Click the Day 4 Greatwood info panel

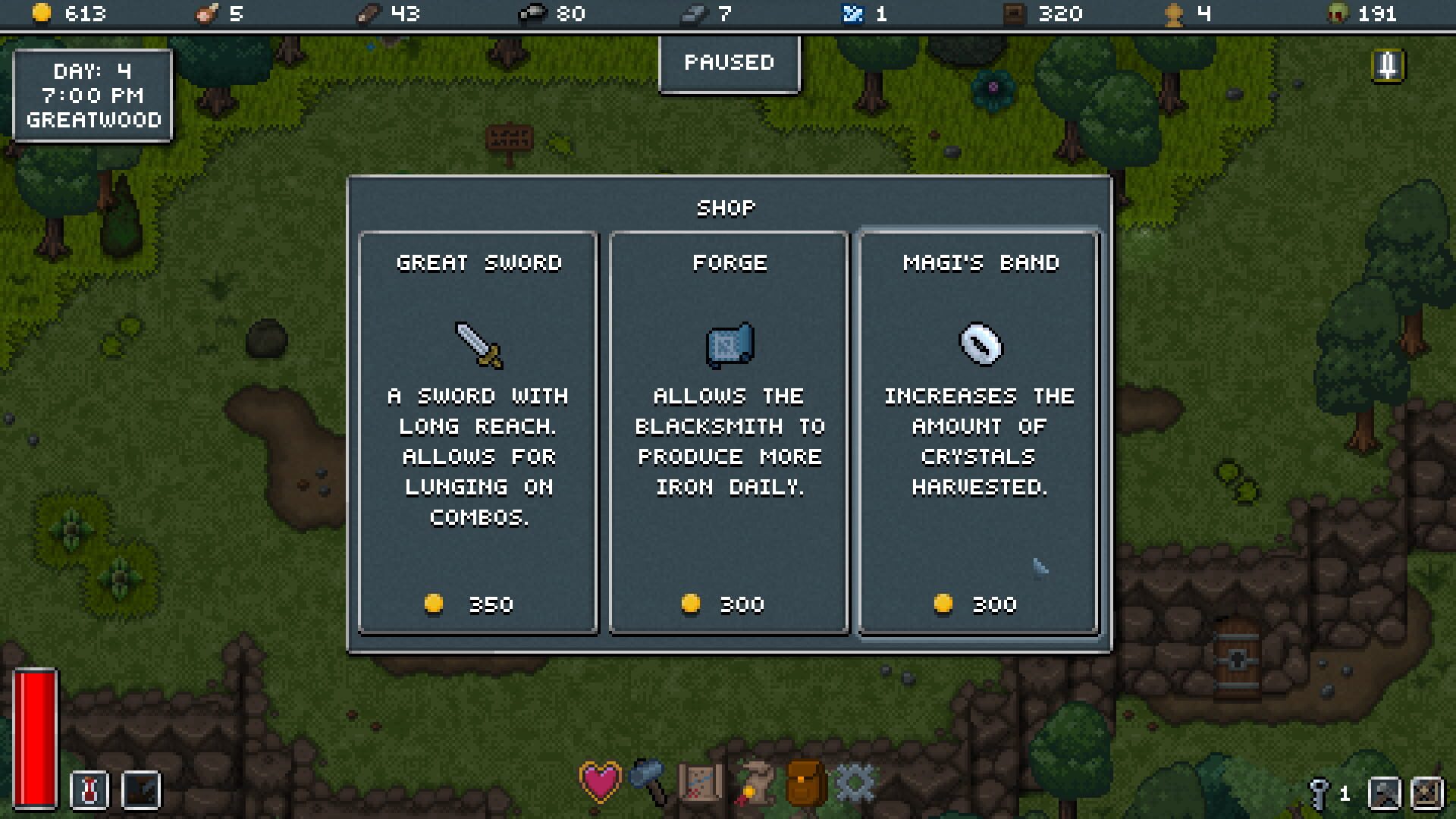coord(93,95)
